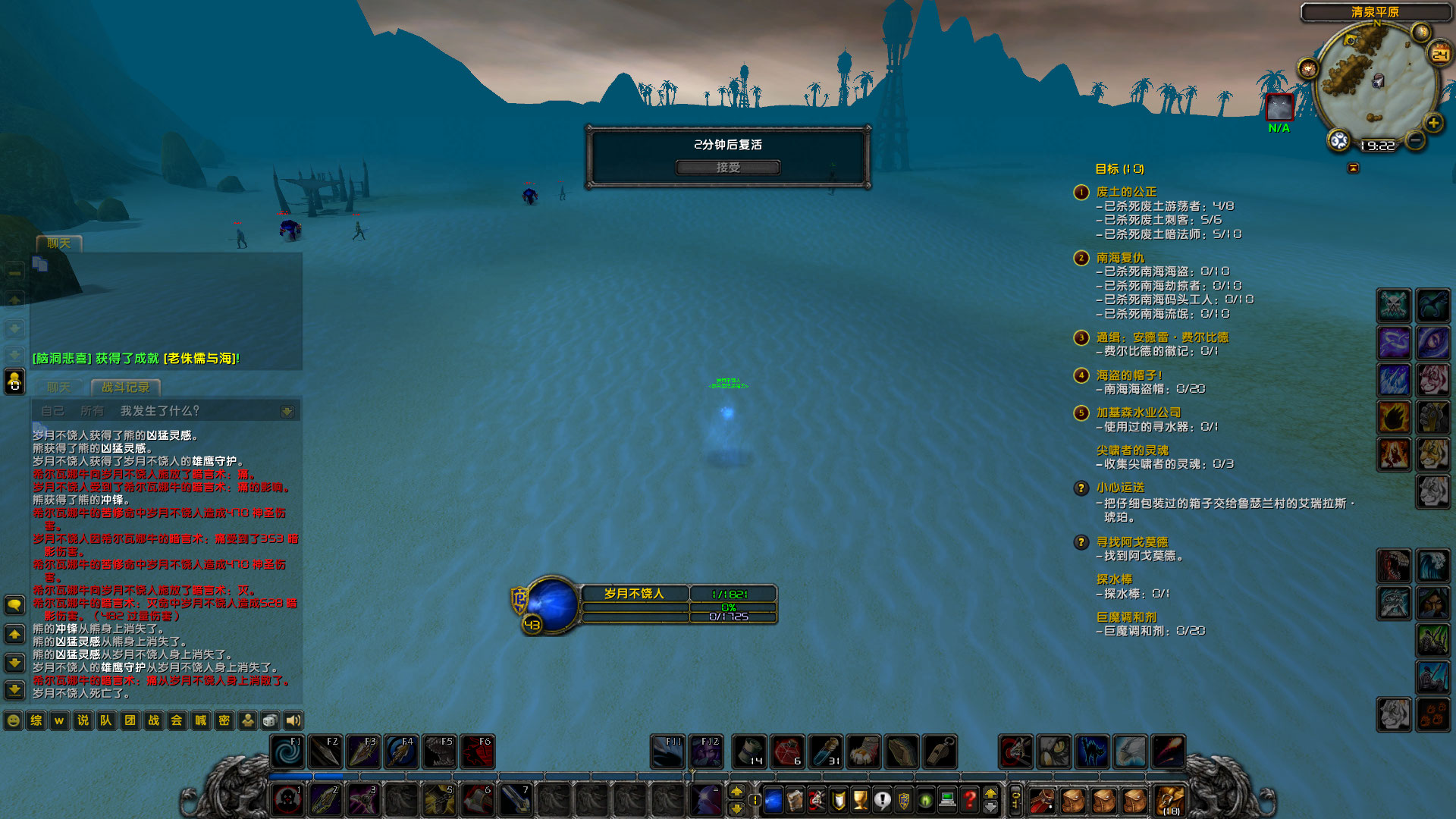
Task: Collapse quest 废土的公正 via its numbered circle
Action: click(1080, 193)
